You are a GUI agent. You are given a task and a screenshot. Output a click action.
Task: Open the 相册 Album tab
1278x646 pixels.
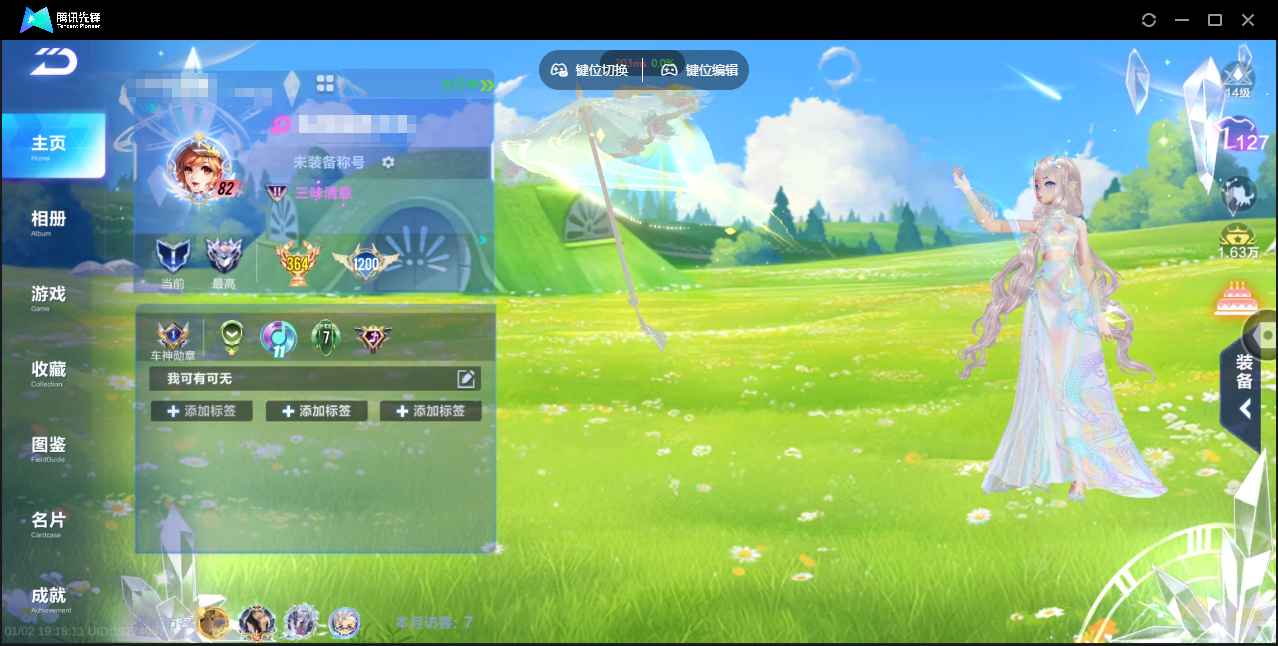click(48, 221)
